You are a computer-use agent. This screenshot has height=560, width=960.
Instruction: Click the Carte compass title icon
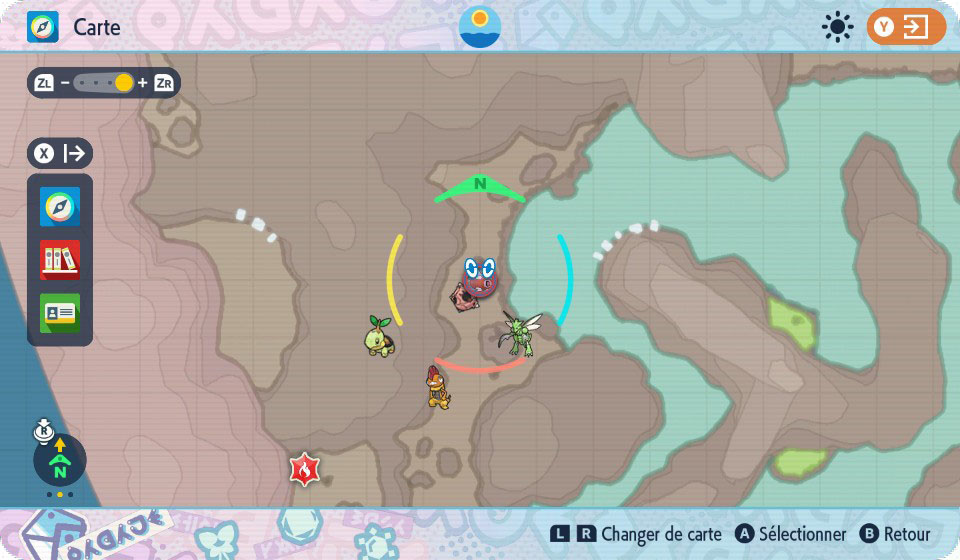pyautogui.click(x=43, y=27)
